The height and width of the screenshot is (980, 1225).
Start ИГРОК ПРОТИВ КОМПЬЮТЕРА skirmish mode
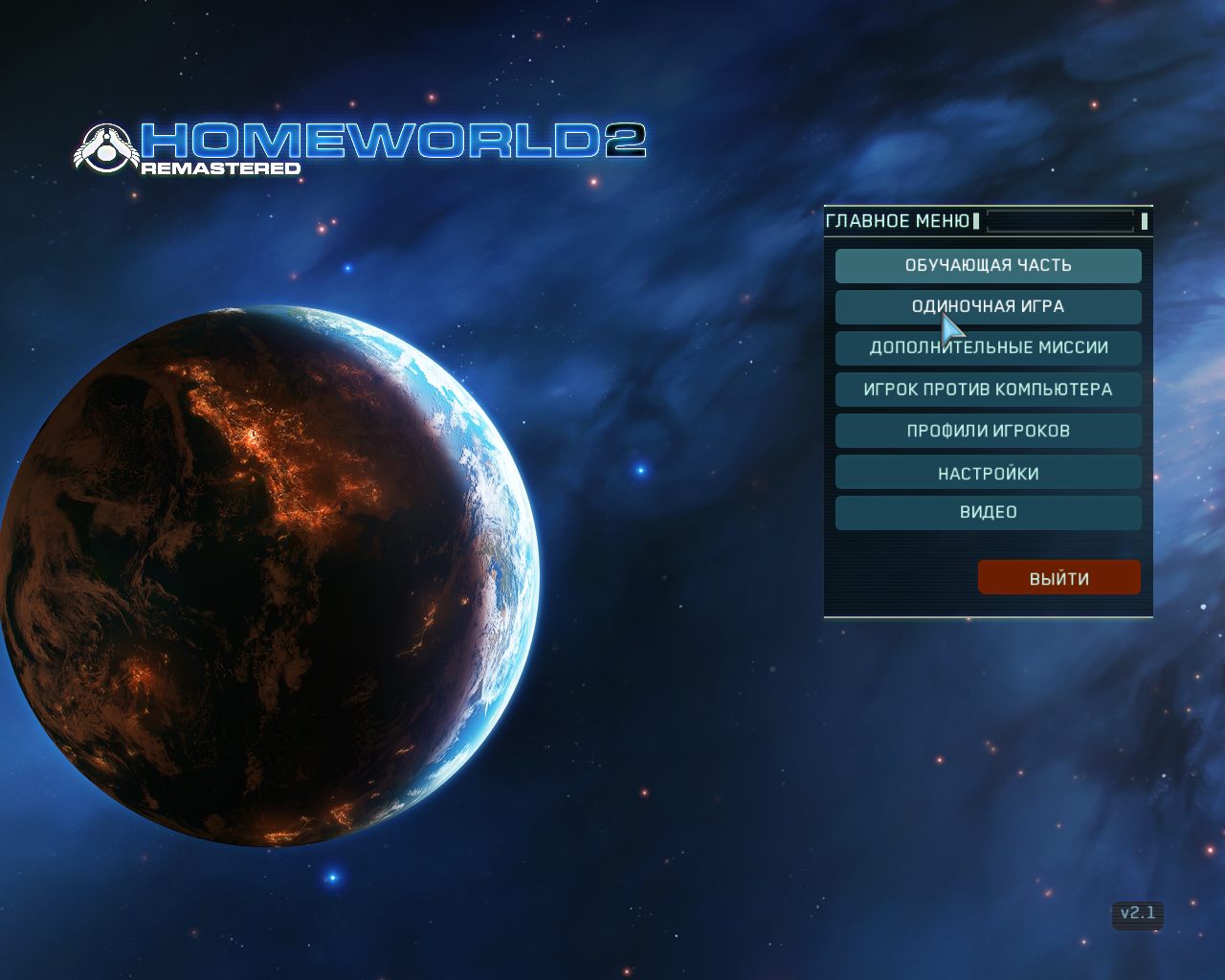[x=988, y=390]
